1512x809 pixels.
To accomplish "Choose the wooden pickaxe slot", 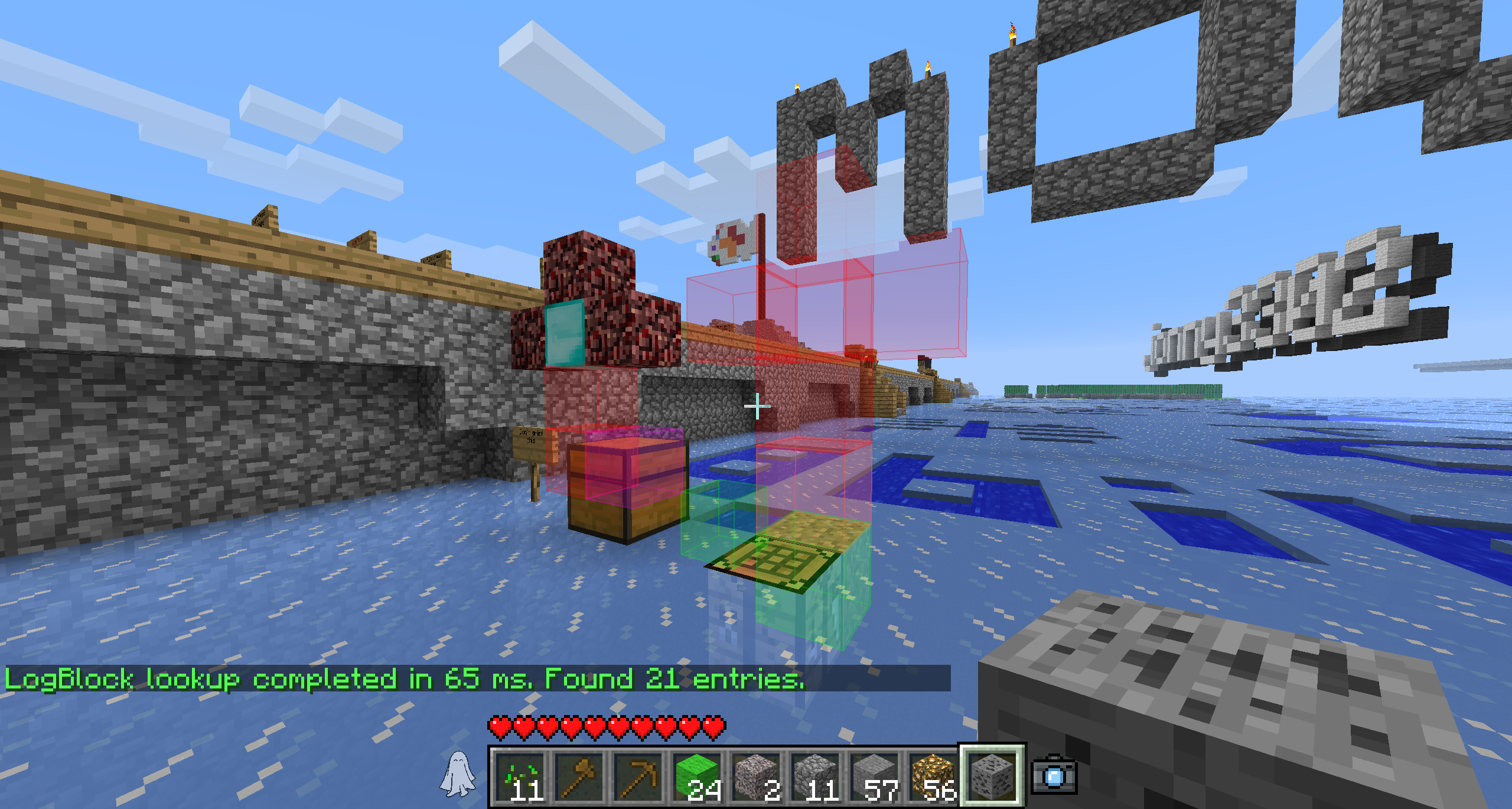I will [638, 776].
